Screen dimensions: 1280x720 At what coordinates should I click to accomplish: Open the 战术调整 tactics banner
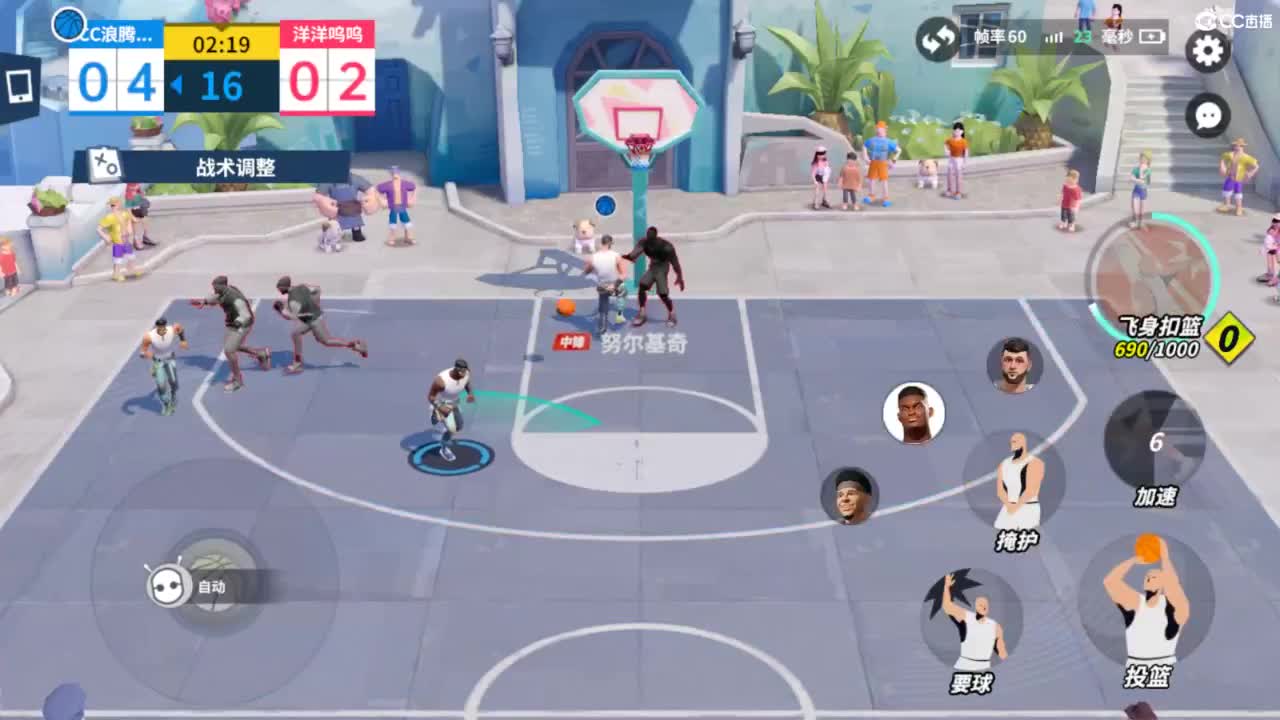[x=234, y=167]
